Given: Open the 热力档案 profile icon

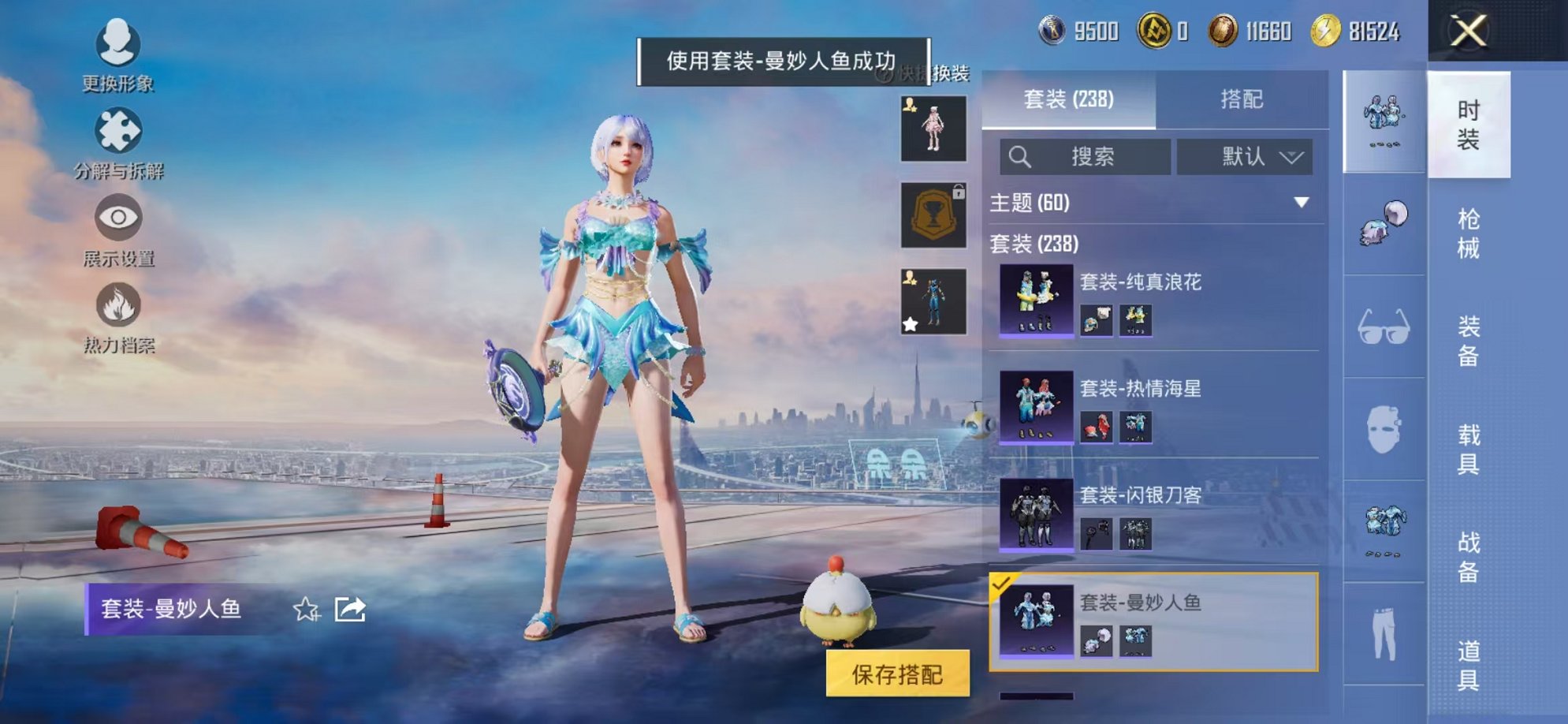Looking at the screenshot, I should (x=117, y=308).
